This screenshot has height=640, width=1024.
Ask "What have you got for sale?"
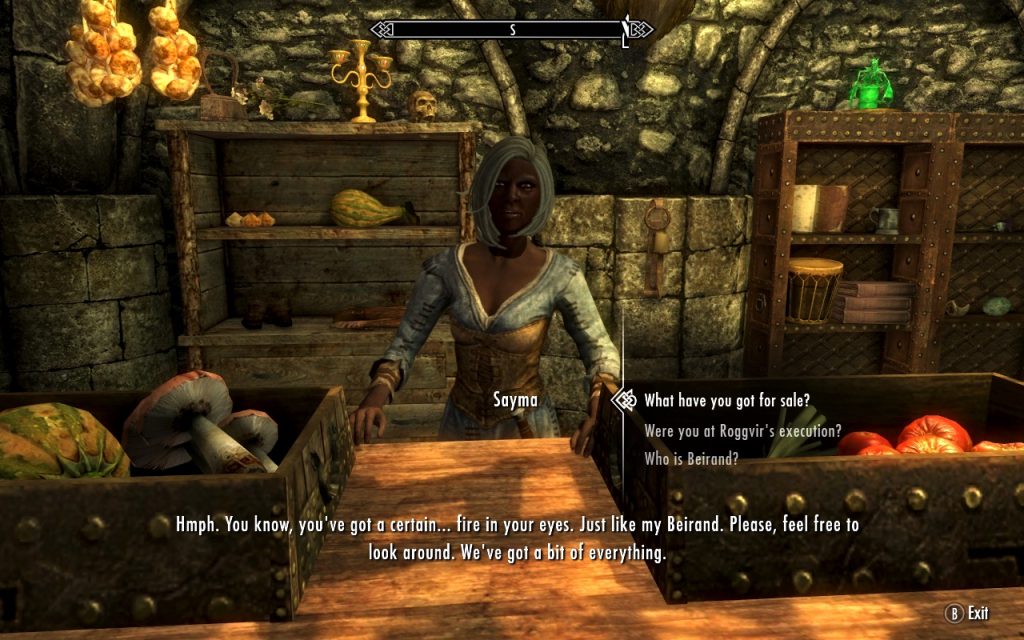[726, 401]
